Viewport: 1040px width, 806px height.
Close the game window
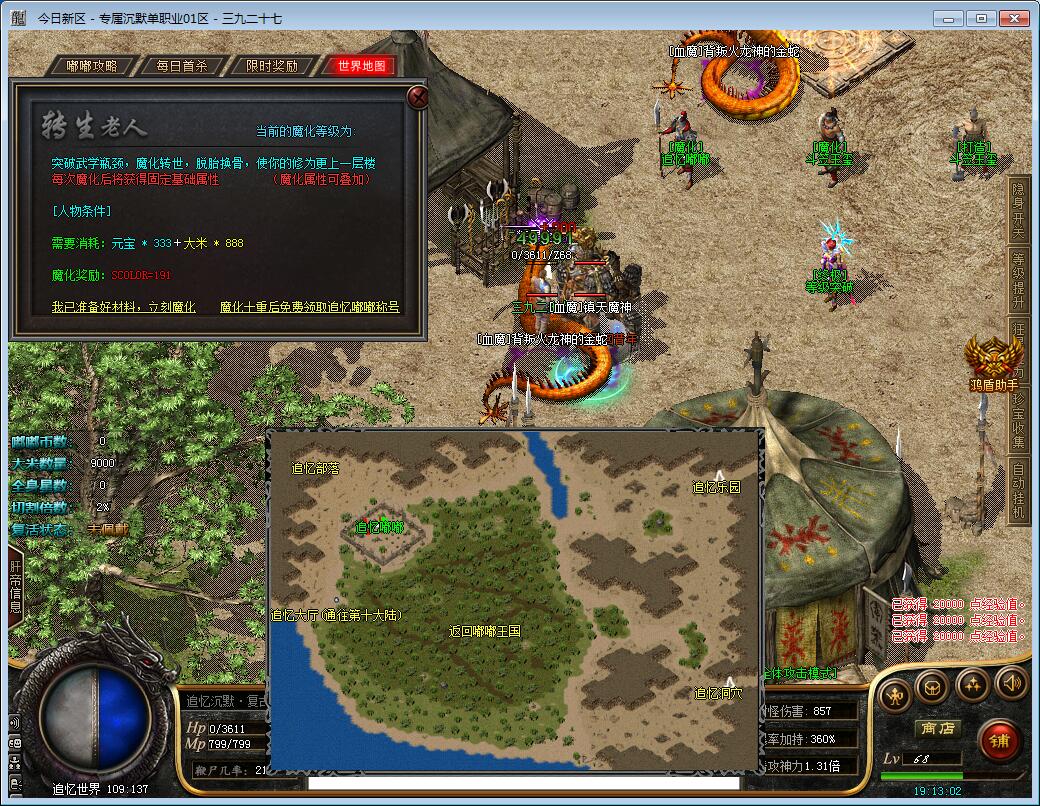point(1015,18)
